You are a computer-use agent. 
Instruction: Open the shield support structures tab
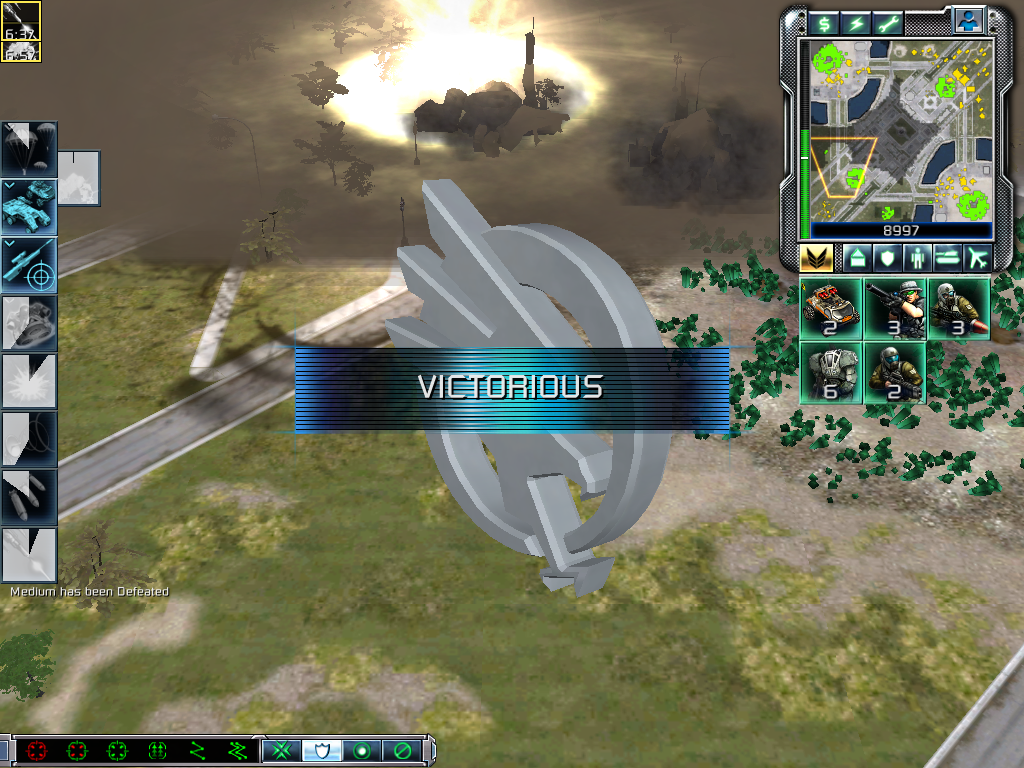[x=887, y=258]
